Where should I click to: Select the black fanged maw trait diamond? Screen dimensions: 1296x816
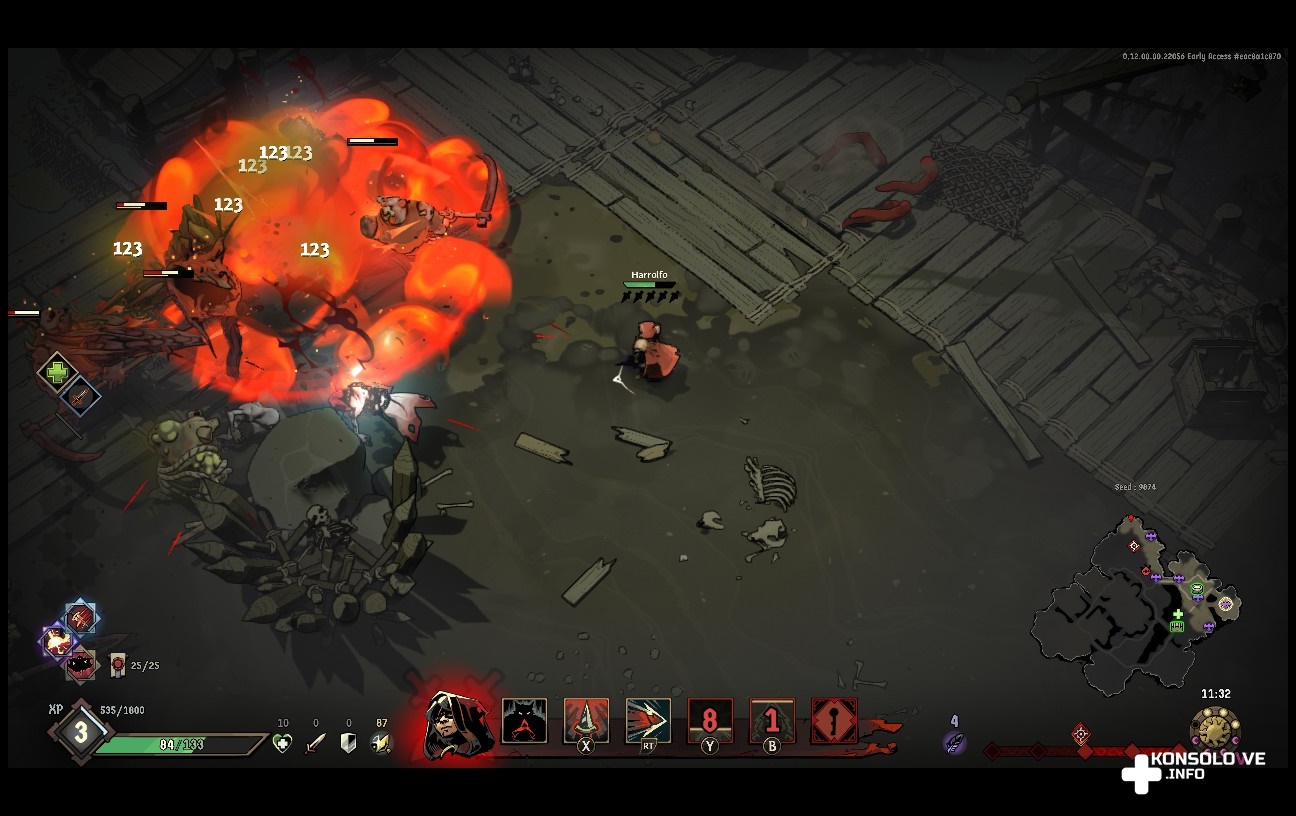click(80, 664)
